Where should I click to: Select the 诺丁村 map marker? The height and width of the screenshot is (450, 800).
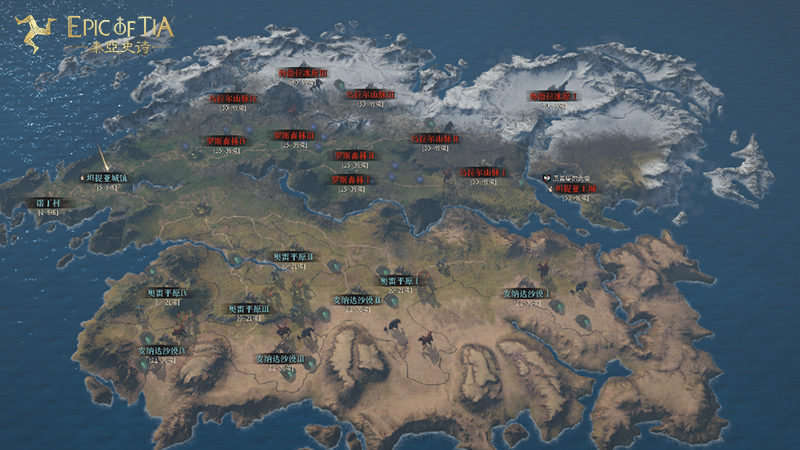[48, 202]
